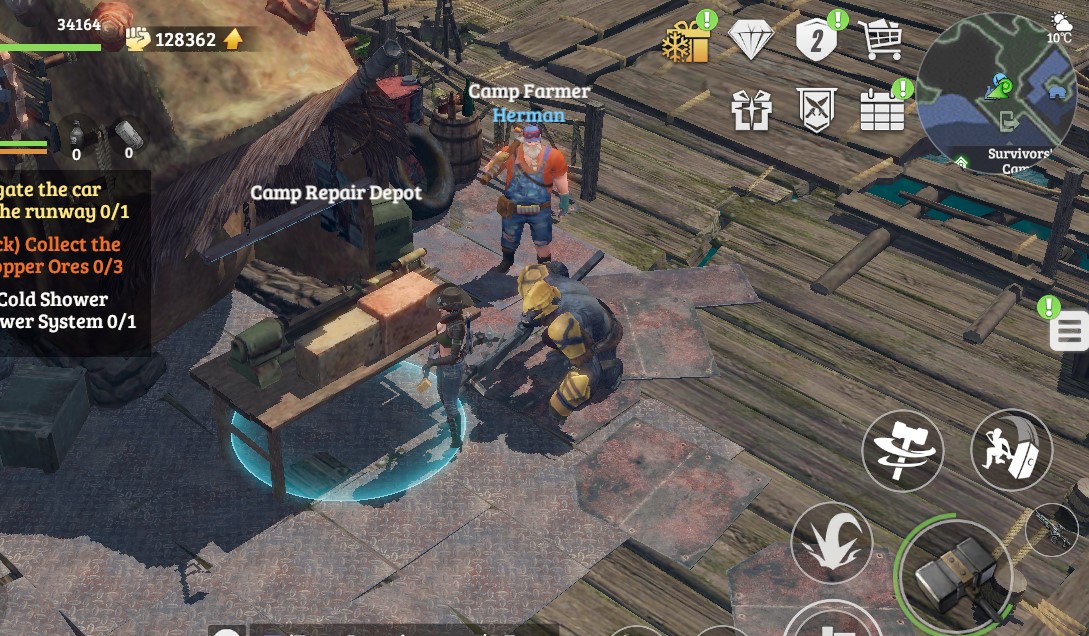The image size is (1089, 636).
Task: Use the hammer overhead smash skill
Action: [x=832, y=543]
